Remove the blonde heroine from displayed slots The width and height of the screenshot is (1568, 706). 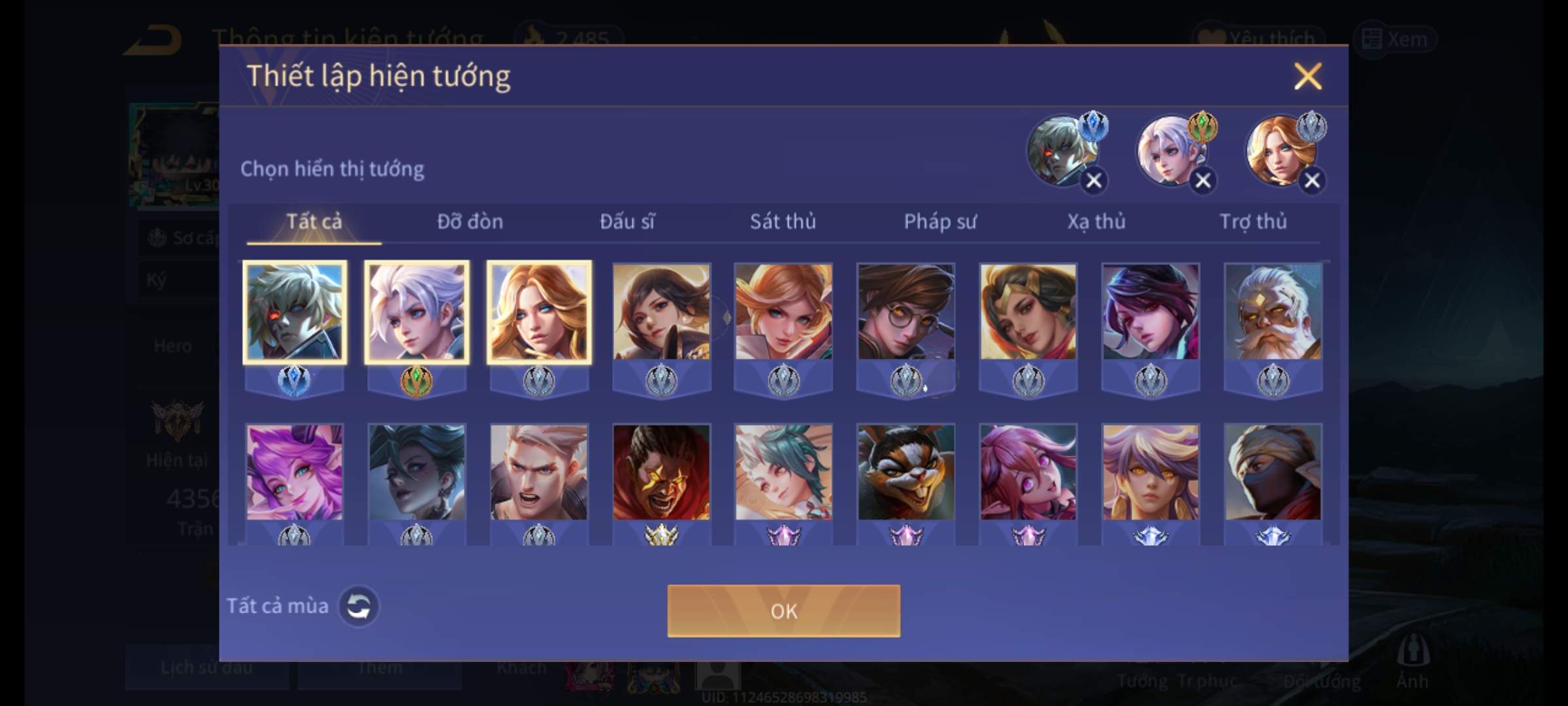click(1312, 180)
